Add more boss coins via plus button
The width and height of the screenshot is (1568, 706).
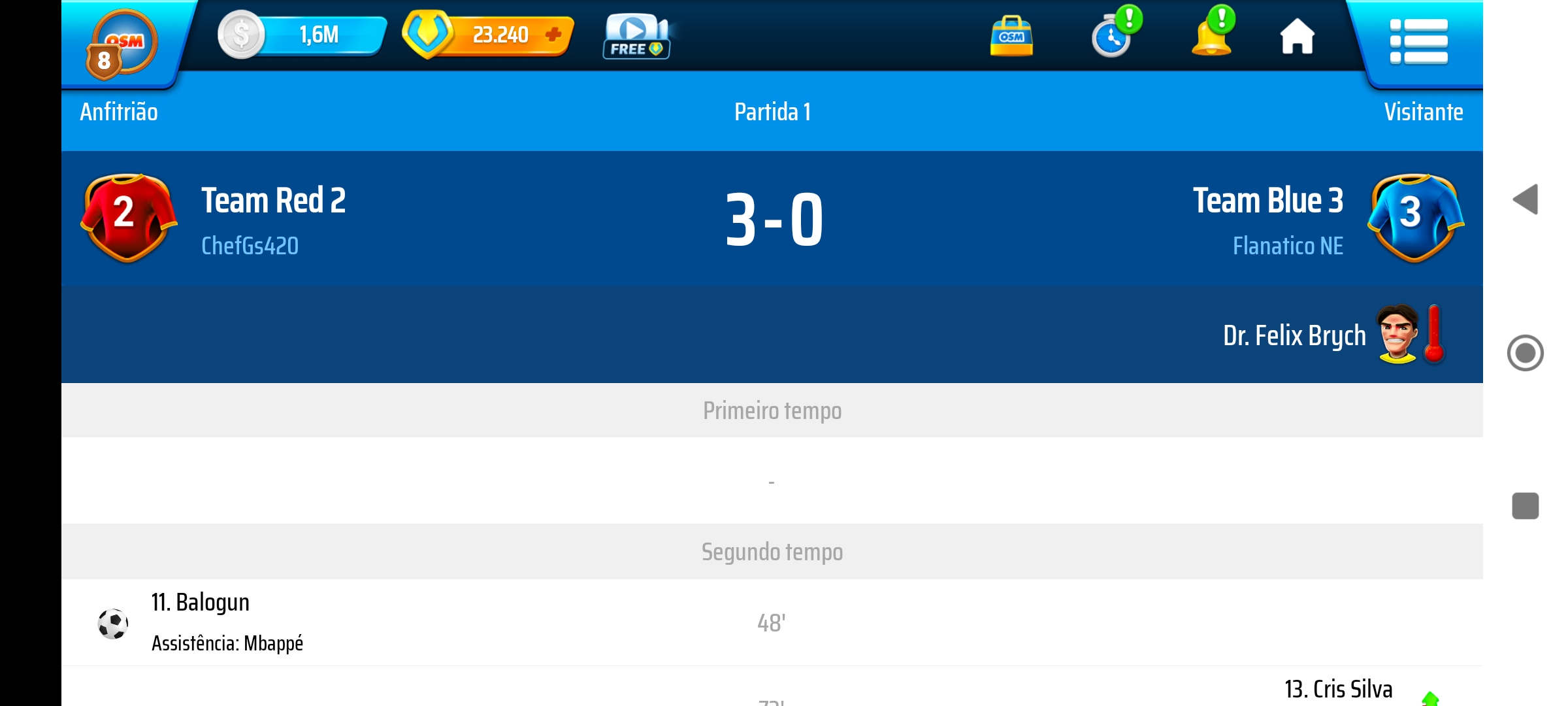pos(553,35)
